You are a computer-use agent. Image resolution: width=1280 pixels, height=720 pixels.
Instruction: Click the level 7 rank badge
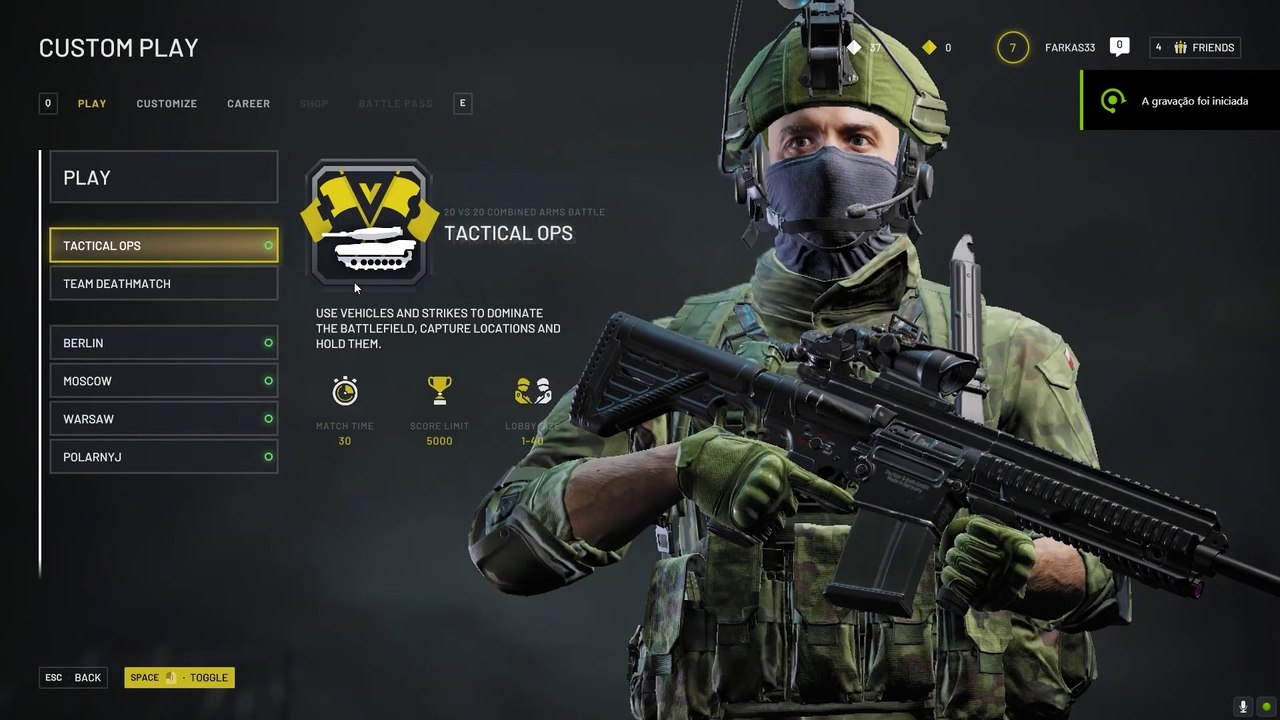tap(1013, 47)
